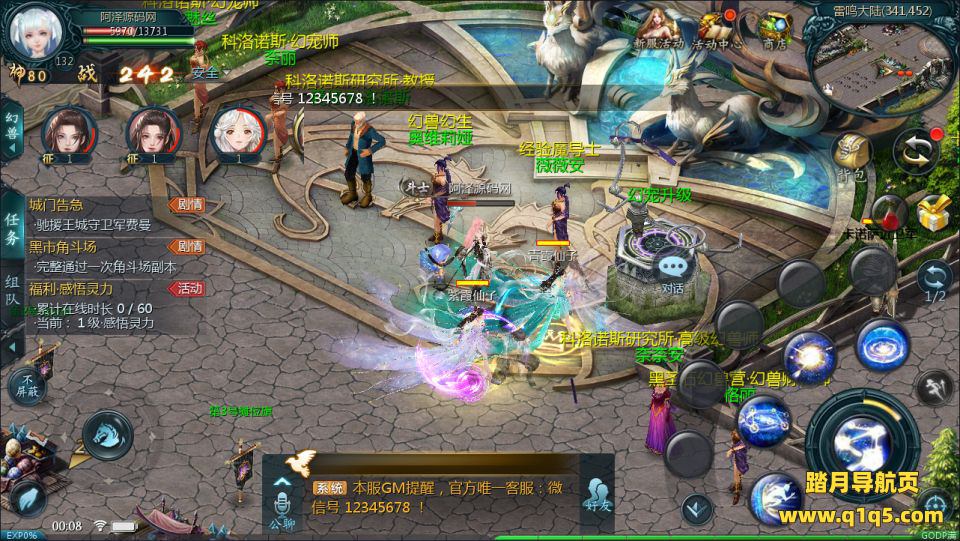Screen dimensions: 960x541
Task: Open 新服活动 new server events
Action: pos(658,28)
